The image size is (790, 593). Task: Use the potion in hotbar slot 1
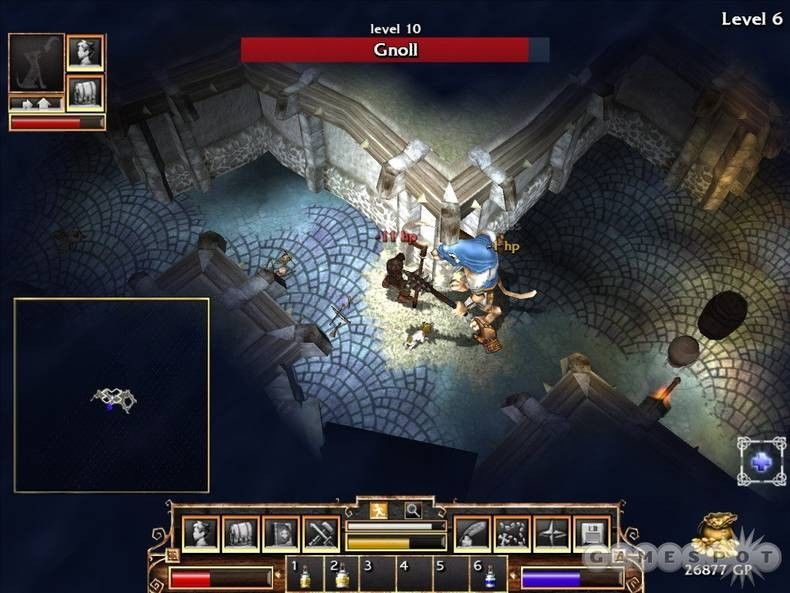[x=305, y=576]
